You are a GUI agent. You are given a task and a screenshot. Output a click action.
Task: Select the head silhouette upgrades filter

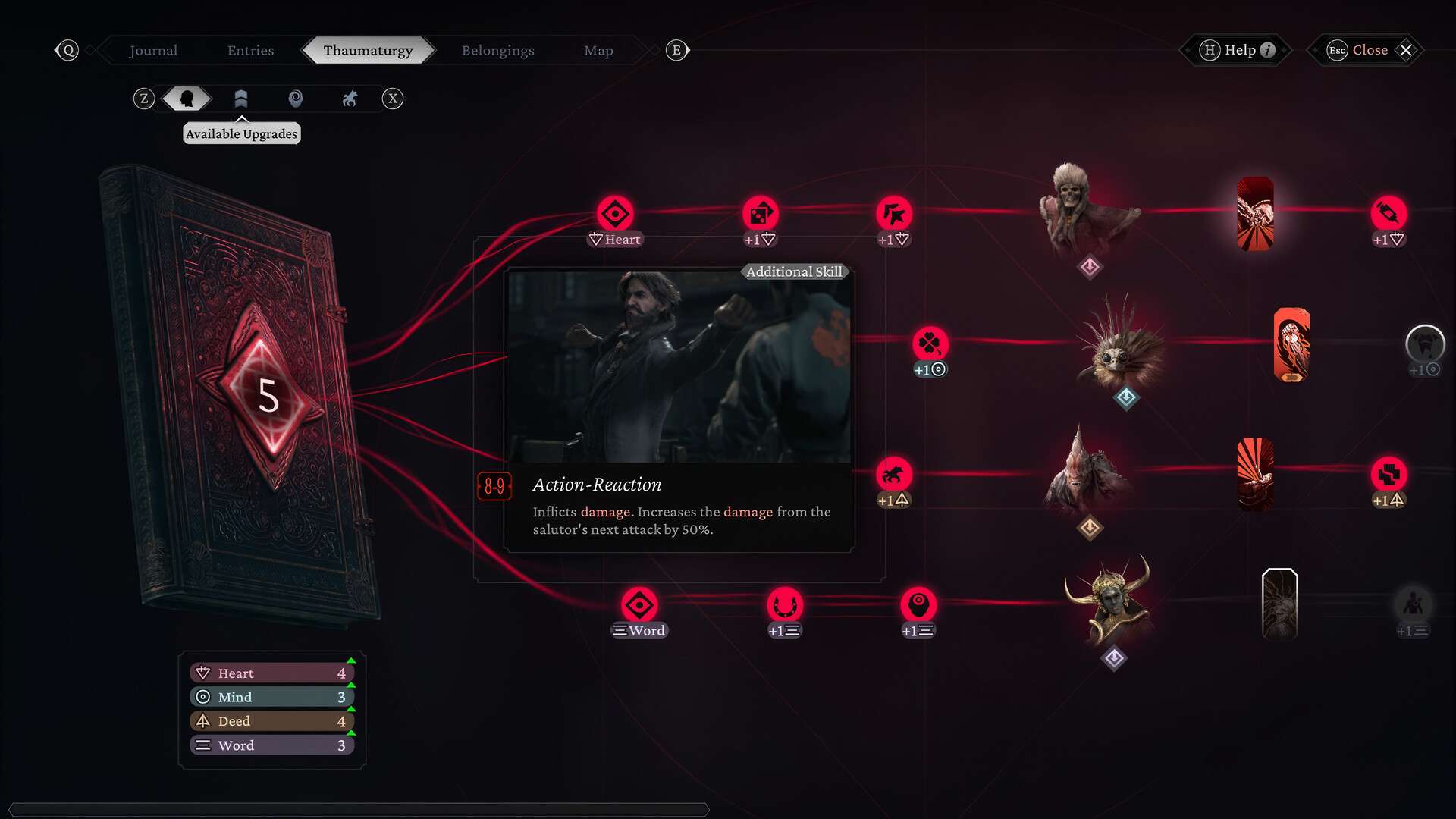pyautogui.click(x=187, y=99)
